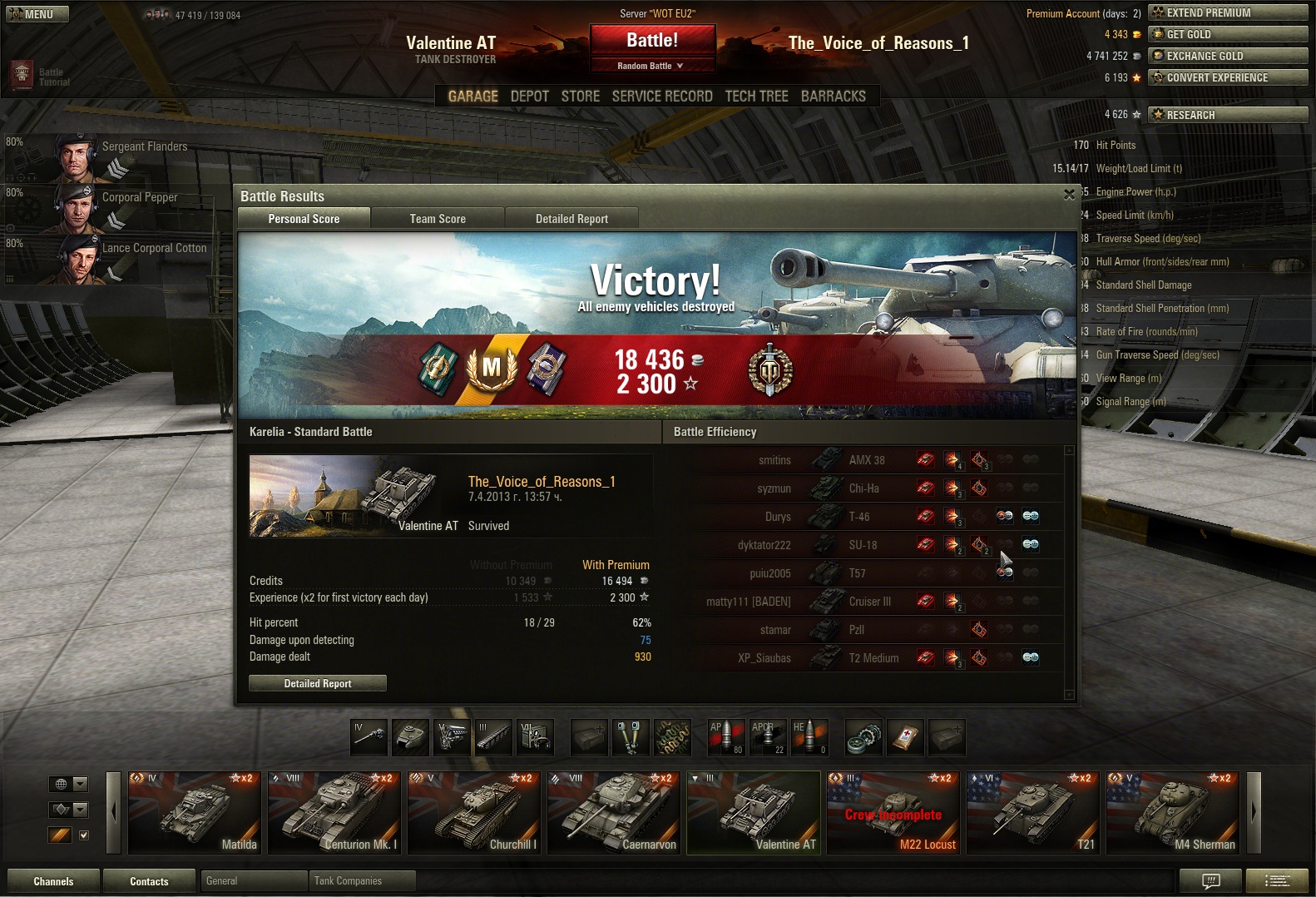
Task: Open the STORE section
Action: pos(580,97)
